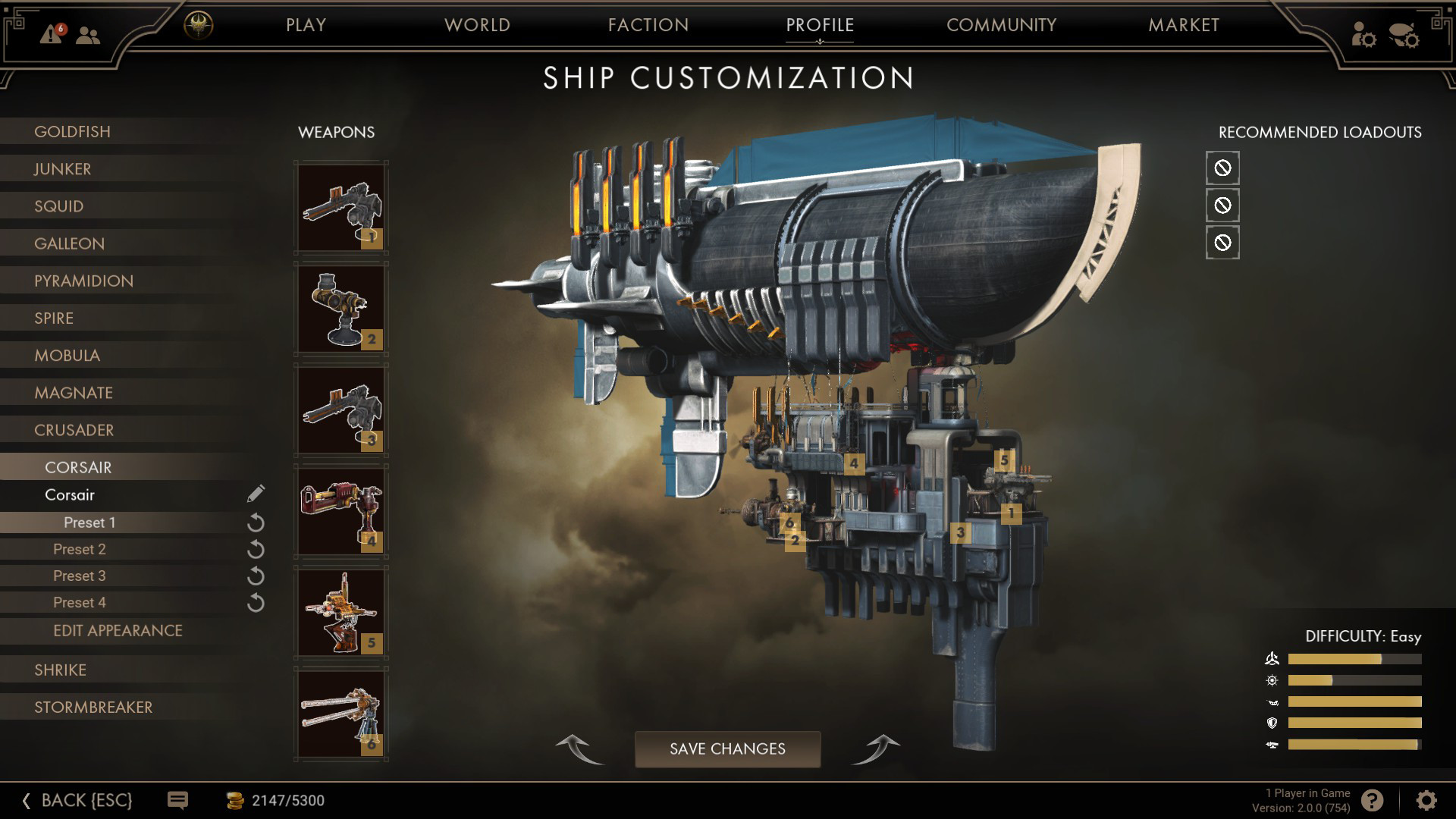Select the first empty Recommended Loadouts slot

(1222, 168)
